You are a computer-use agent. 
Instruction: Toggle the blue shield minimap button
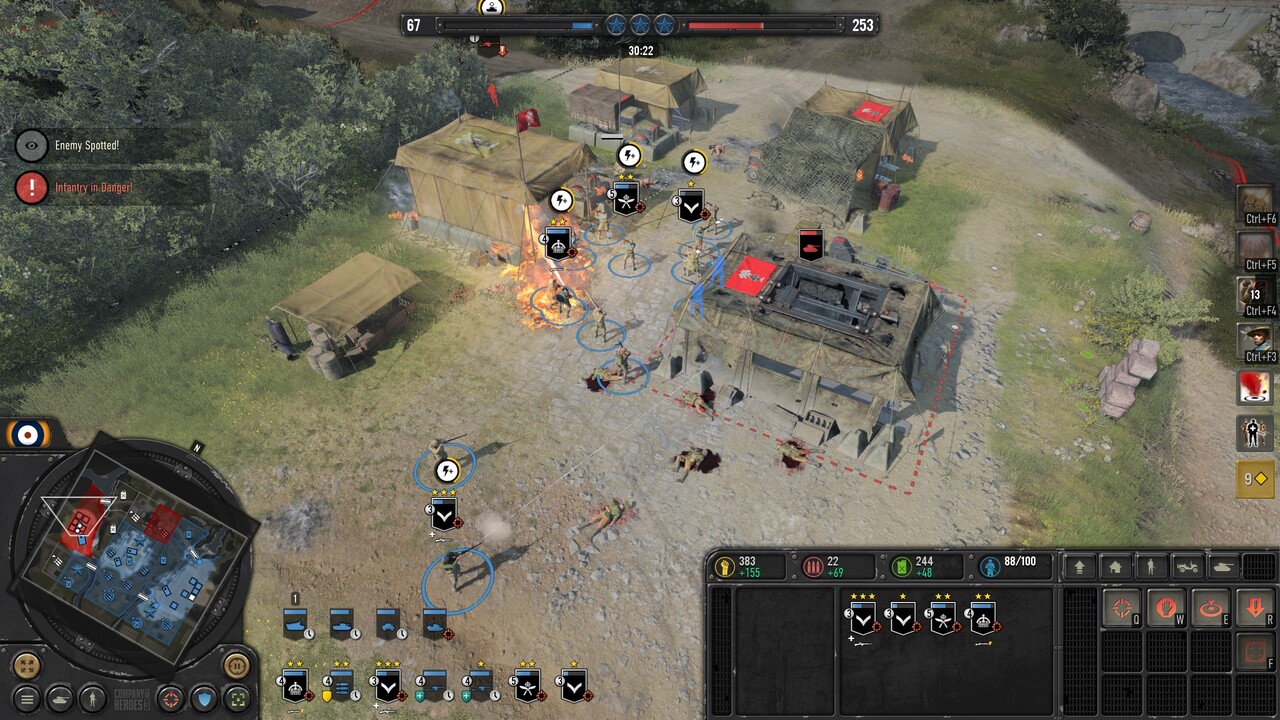click(204, 698)
